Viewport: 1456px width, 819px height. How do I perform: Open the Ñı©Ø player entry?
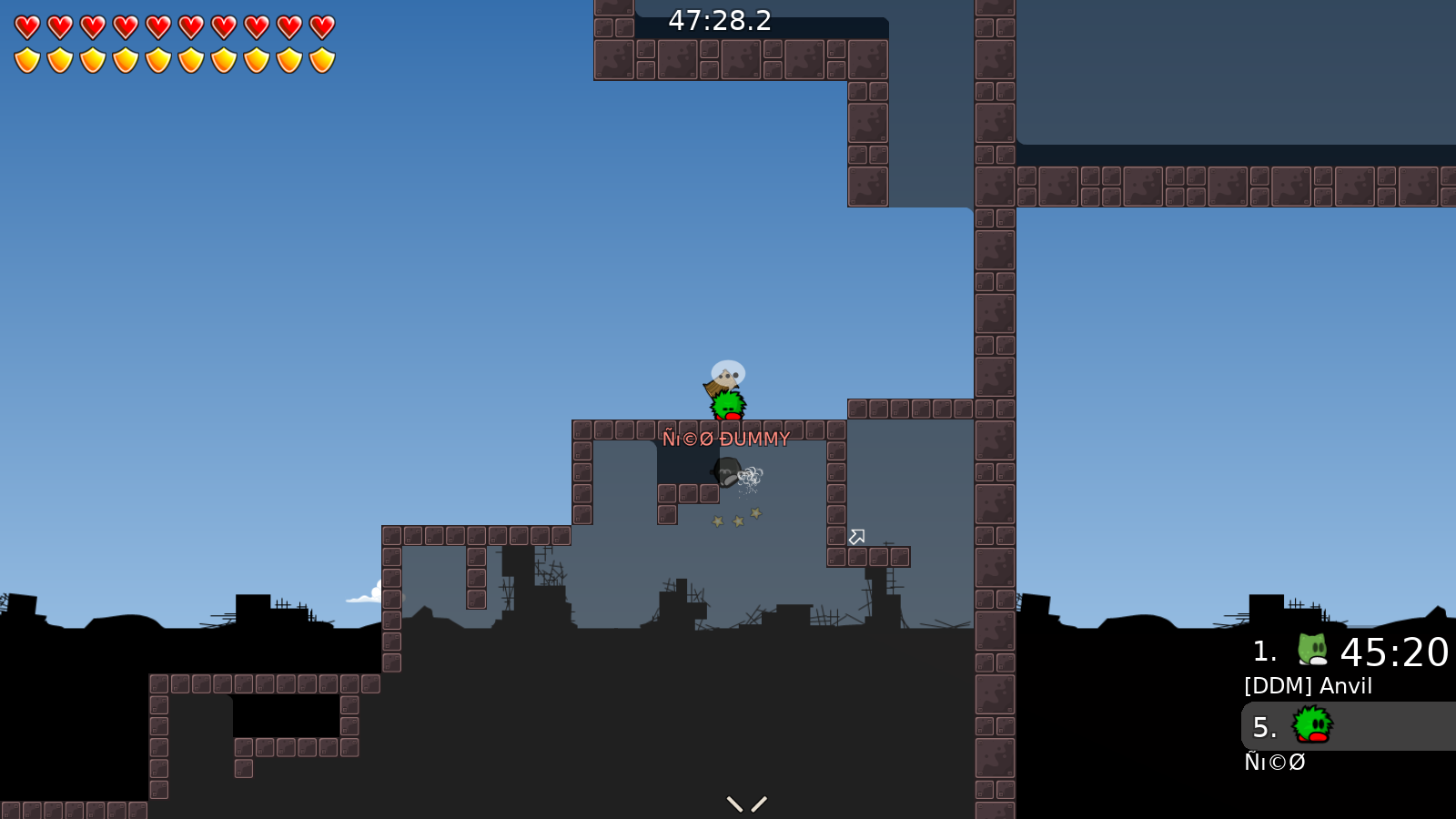1274,762
